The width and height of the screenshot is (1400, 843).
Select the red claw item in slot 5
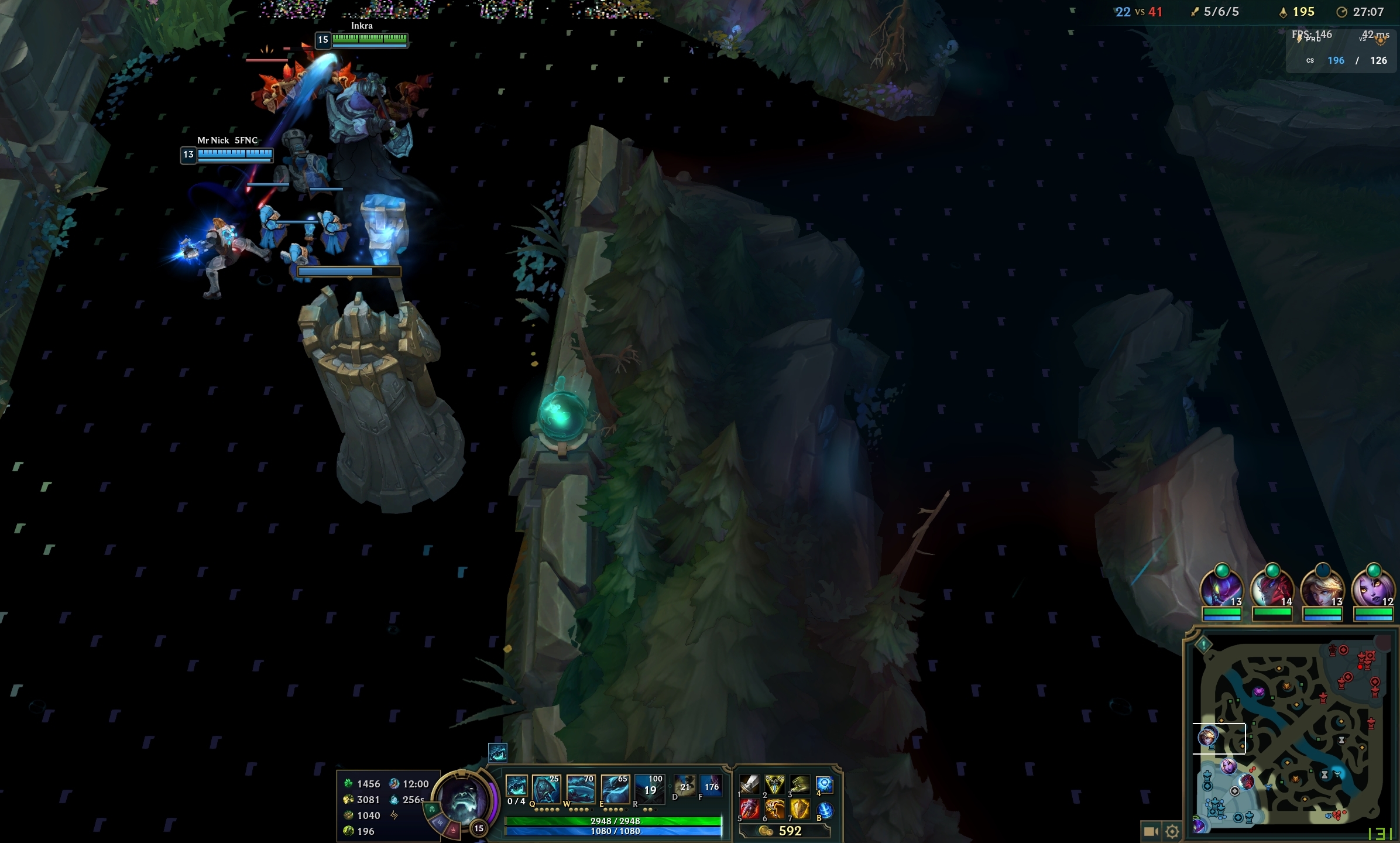tap(749, 809)
